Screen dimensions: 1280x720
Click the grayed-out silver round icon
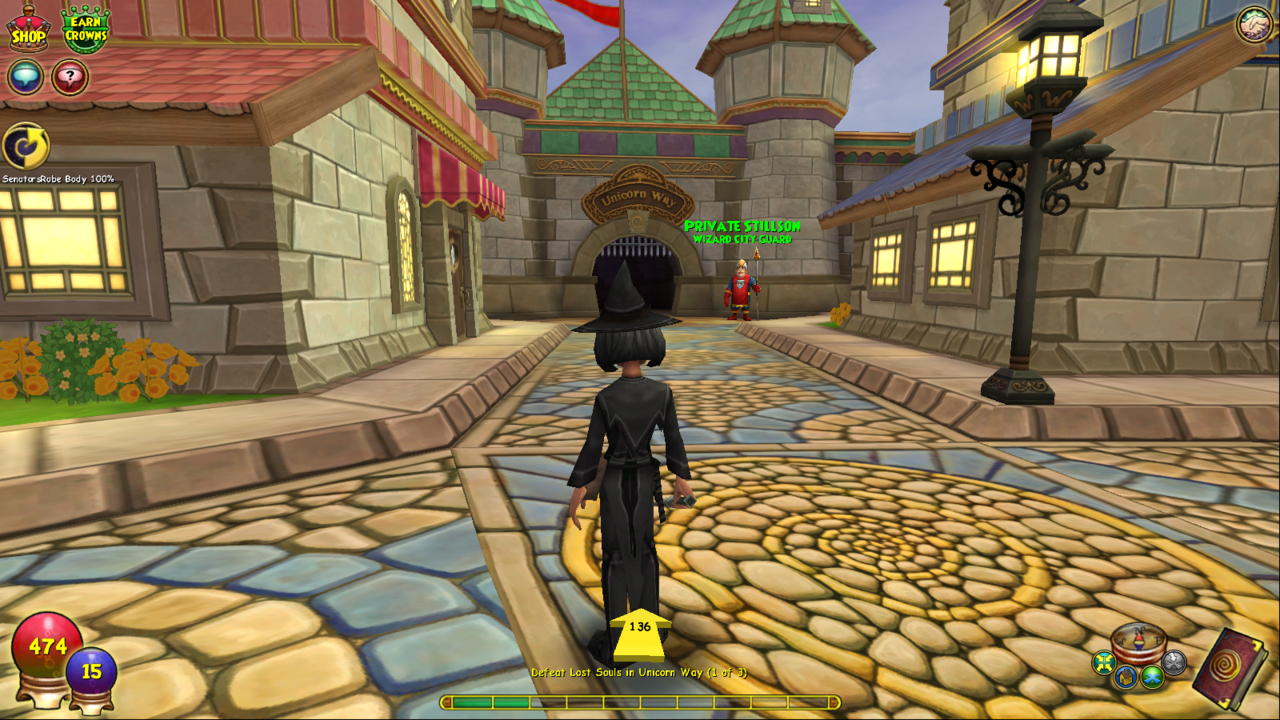pyautogui.click(x=1174, y=662)
